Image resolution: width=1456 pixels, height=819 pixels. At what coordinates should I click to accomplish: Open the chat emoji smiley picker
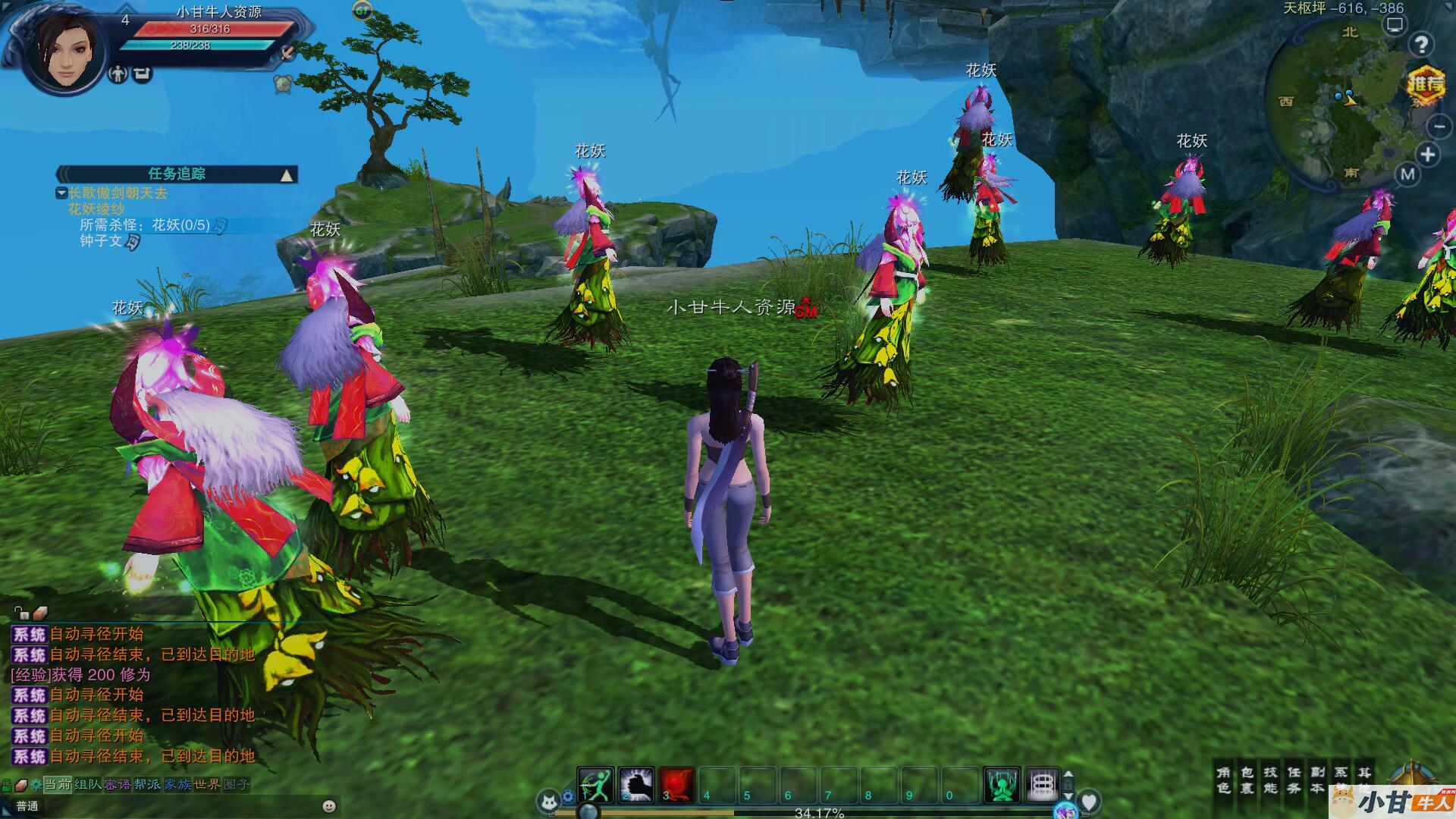pos(328,805)
